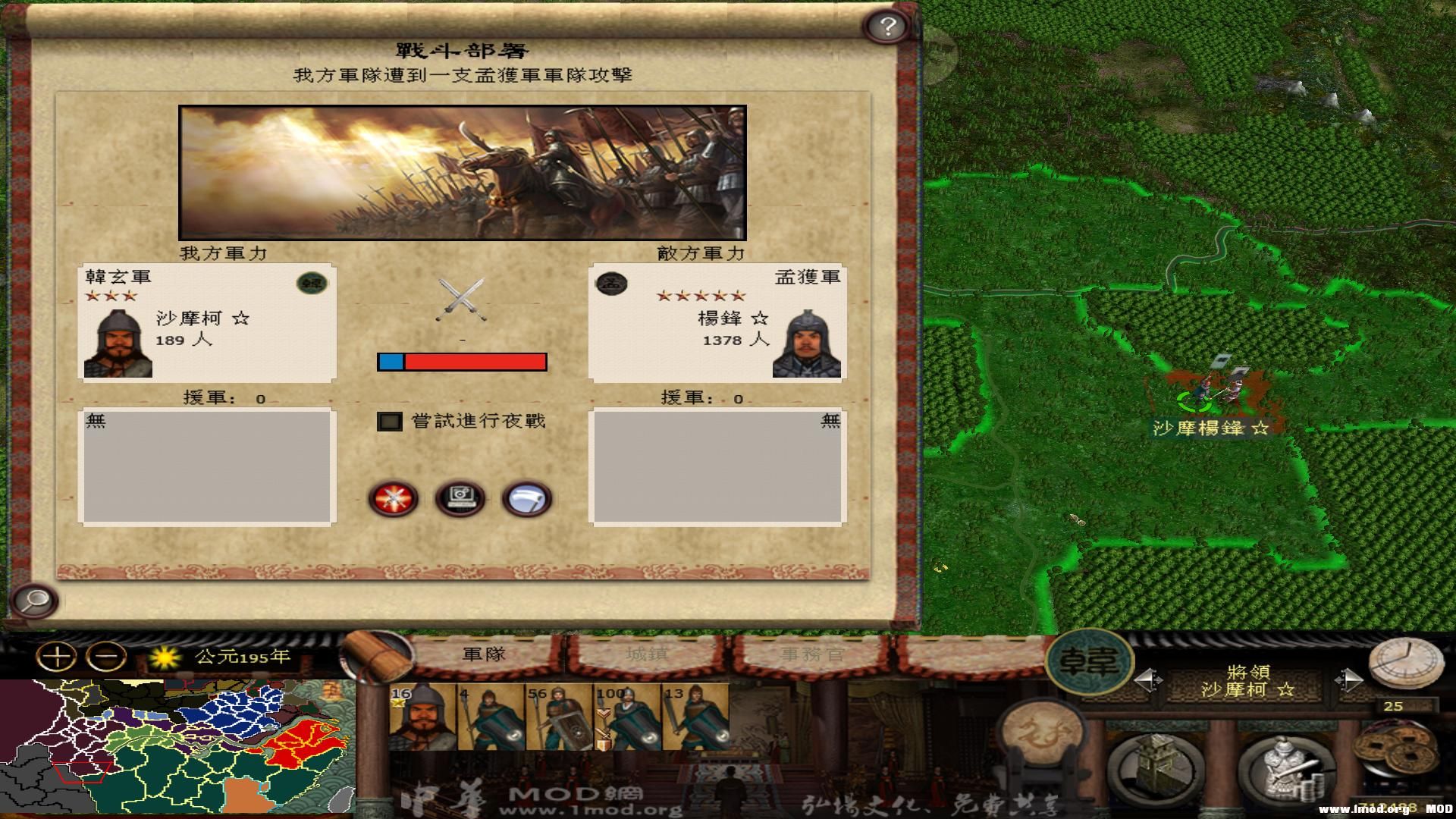Start the battle via crossed swords icon
The image size is (1456, 819).
(393, 497)
